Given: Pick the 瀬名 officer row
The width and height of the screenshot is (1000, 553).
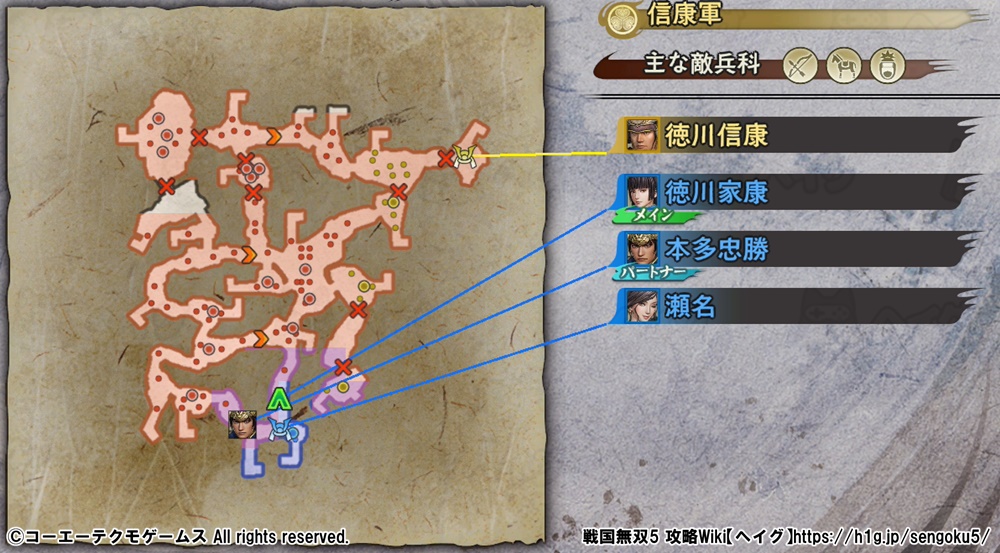Looking at the screenshot, I should pos(790,306).
